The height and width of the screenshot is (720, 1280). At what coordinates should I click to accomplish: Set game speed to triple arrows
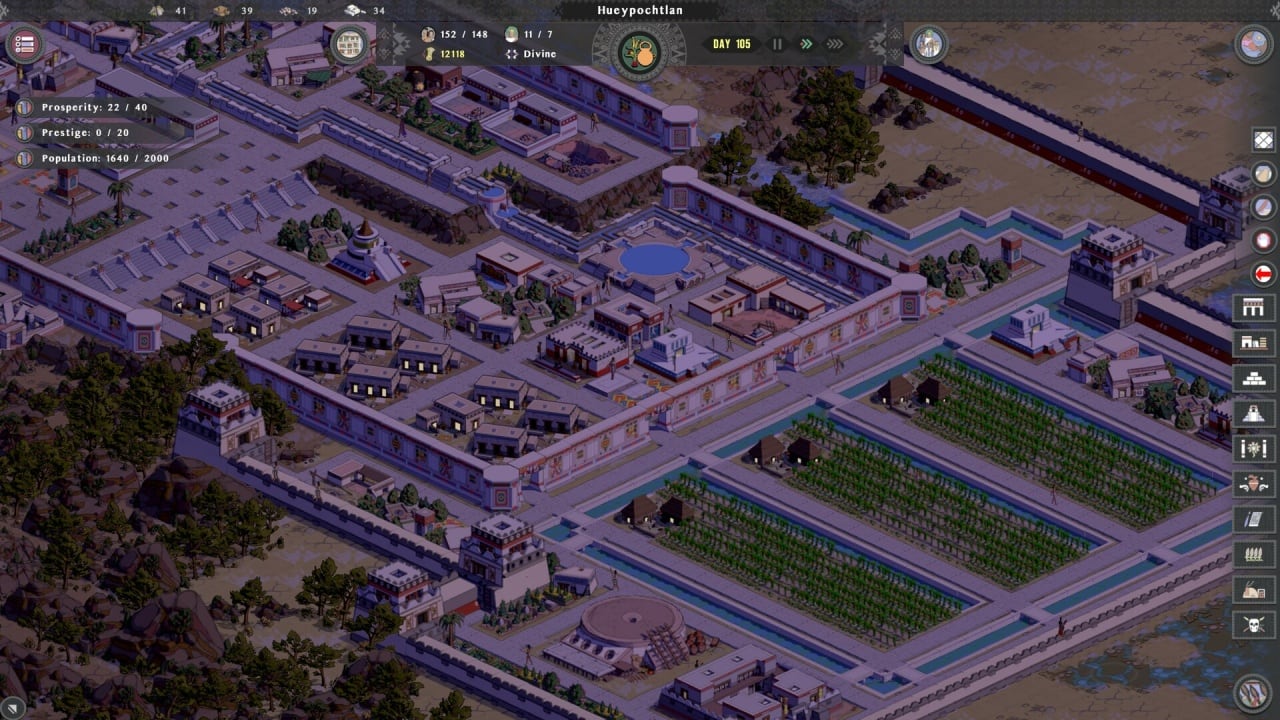point(835,44)
